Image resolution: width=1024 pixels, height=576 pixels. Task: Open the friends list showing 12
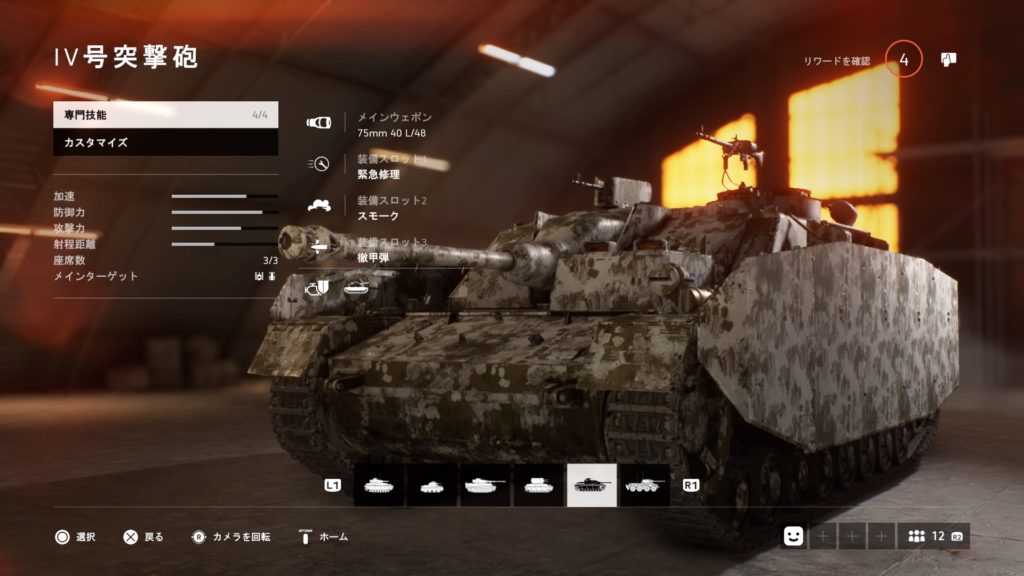tap(933, 536)
